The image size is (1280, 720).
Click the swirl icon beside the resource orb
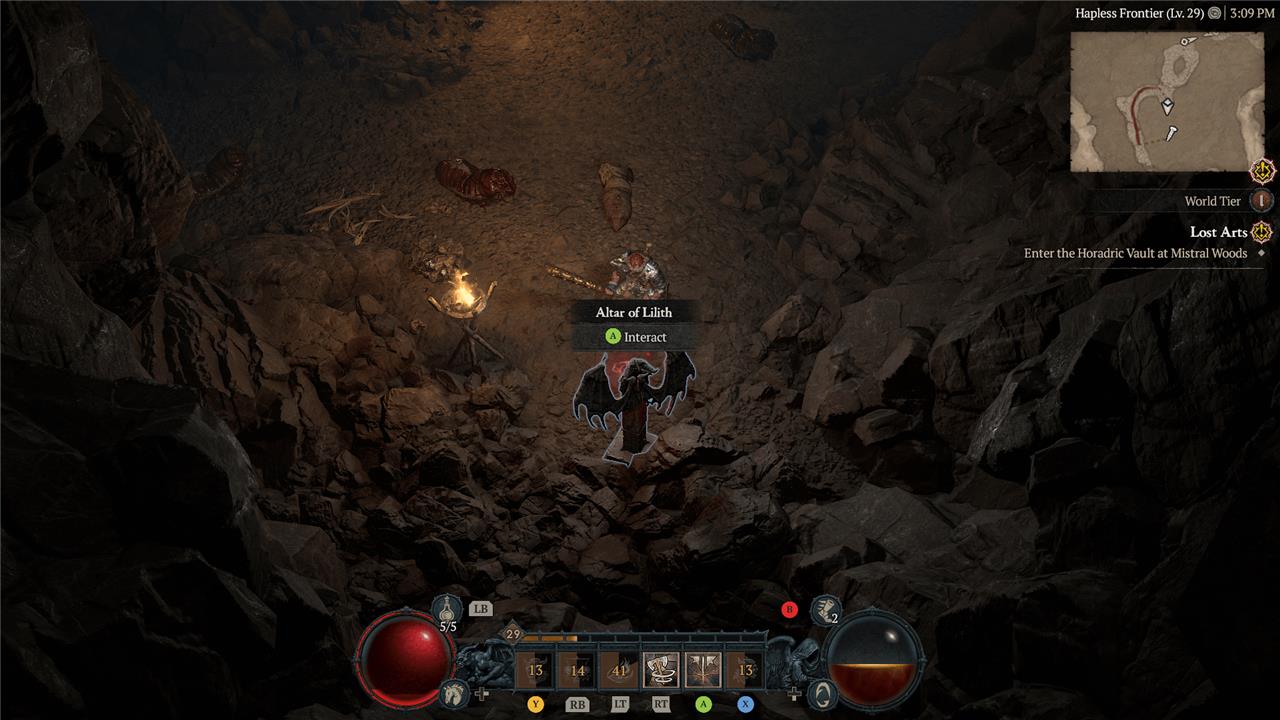(822, 692)
